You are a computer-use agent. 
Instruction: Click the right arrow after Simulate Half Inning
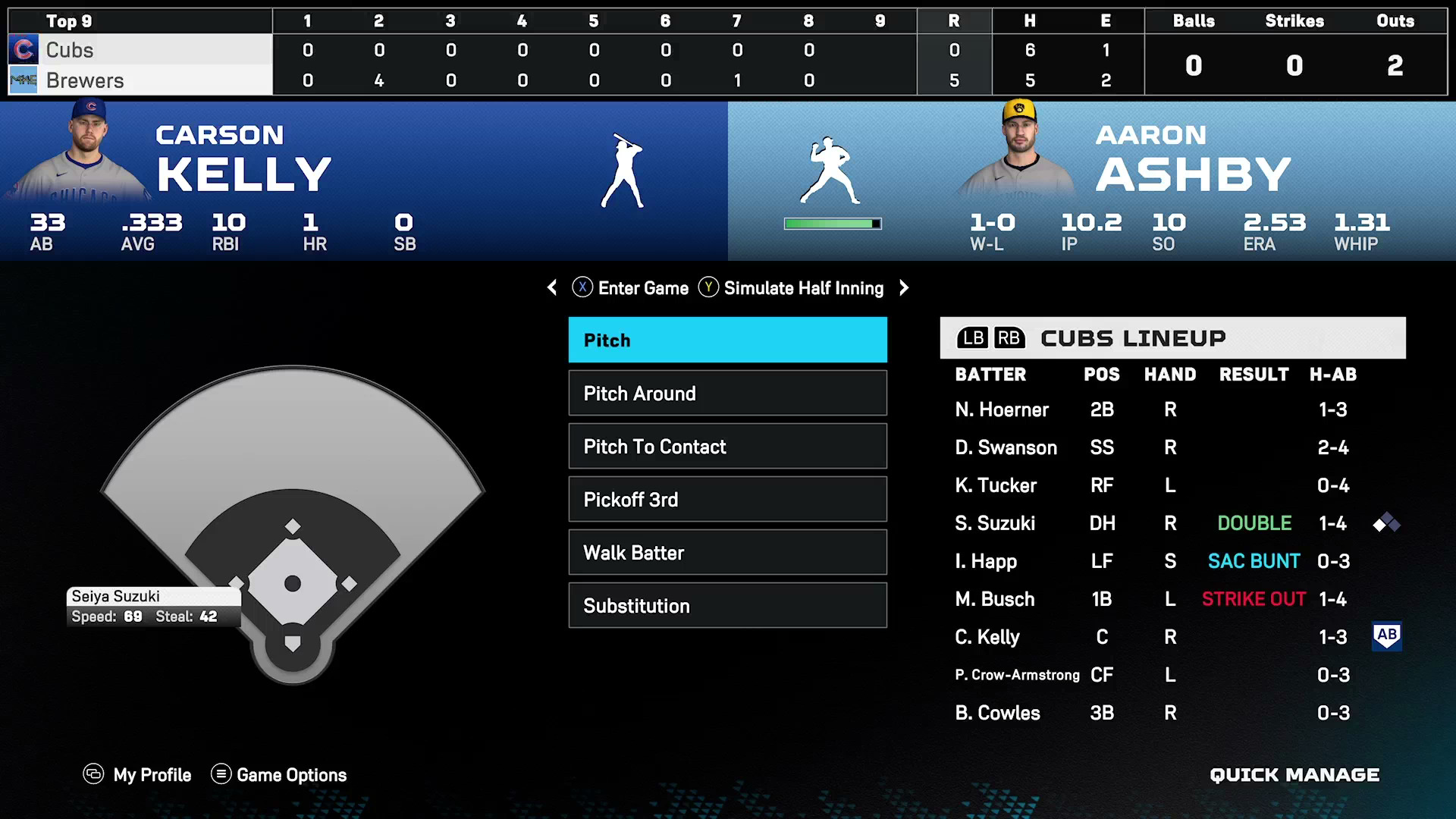click(x=904, y=288)
